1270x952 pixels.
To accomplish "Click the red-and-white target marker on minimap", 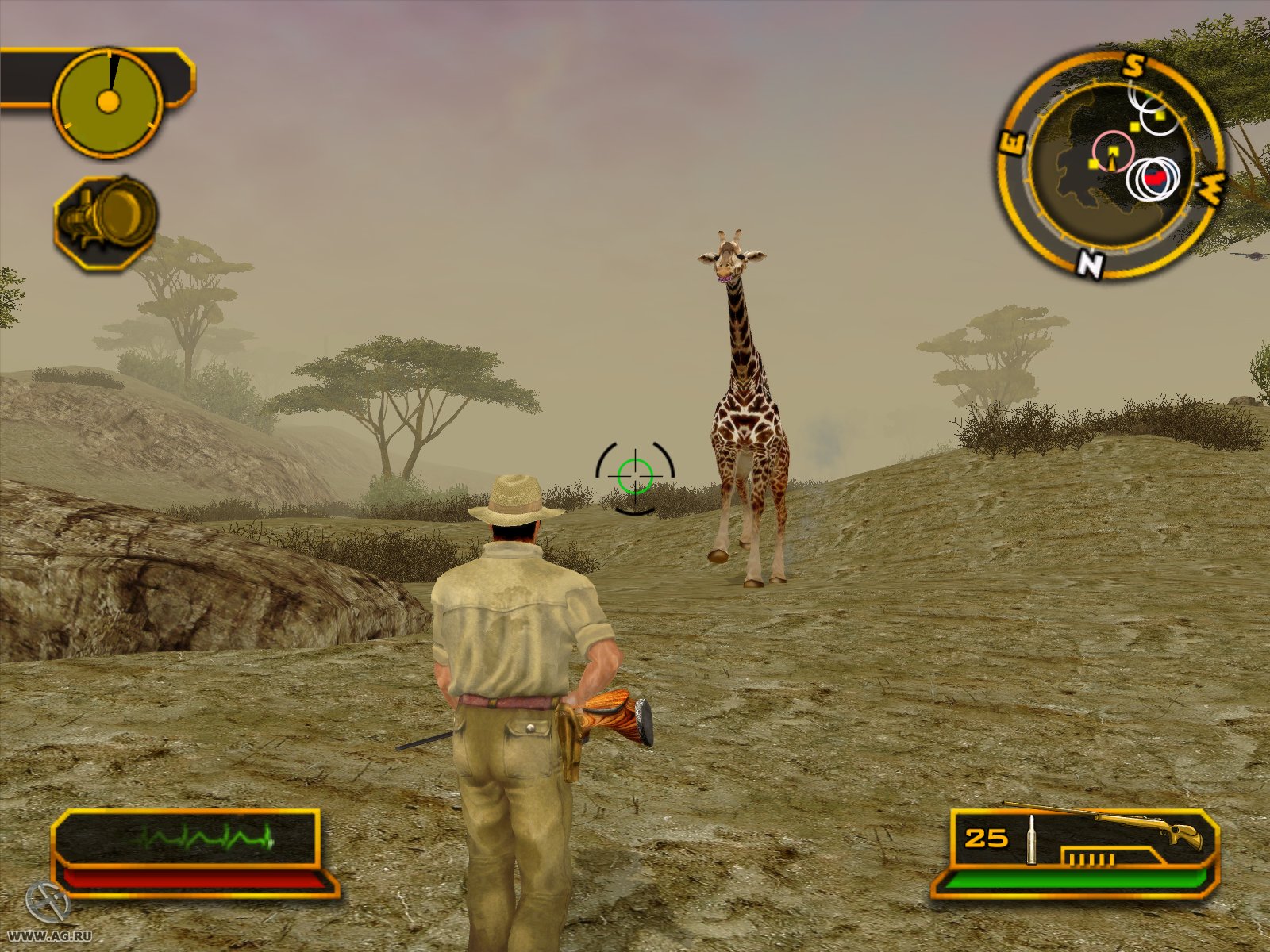I will 1155,181.
